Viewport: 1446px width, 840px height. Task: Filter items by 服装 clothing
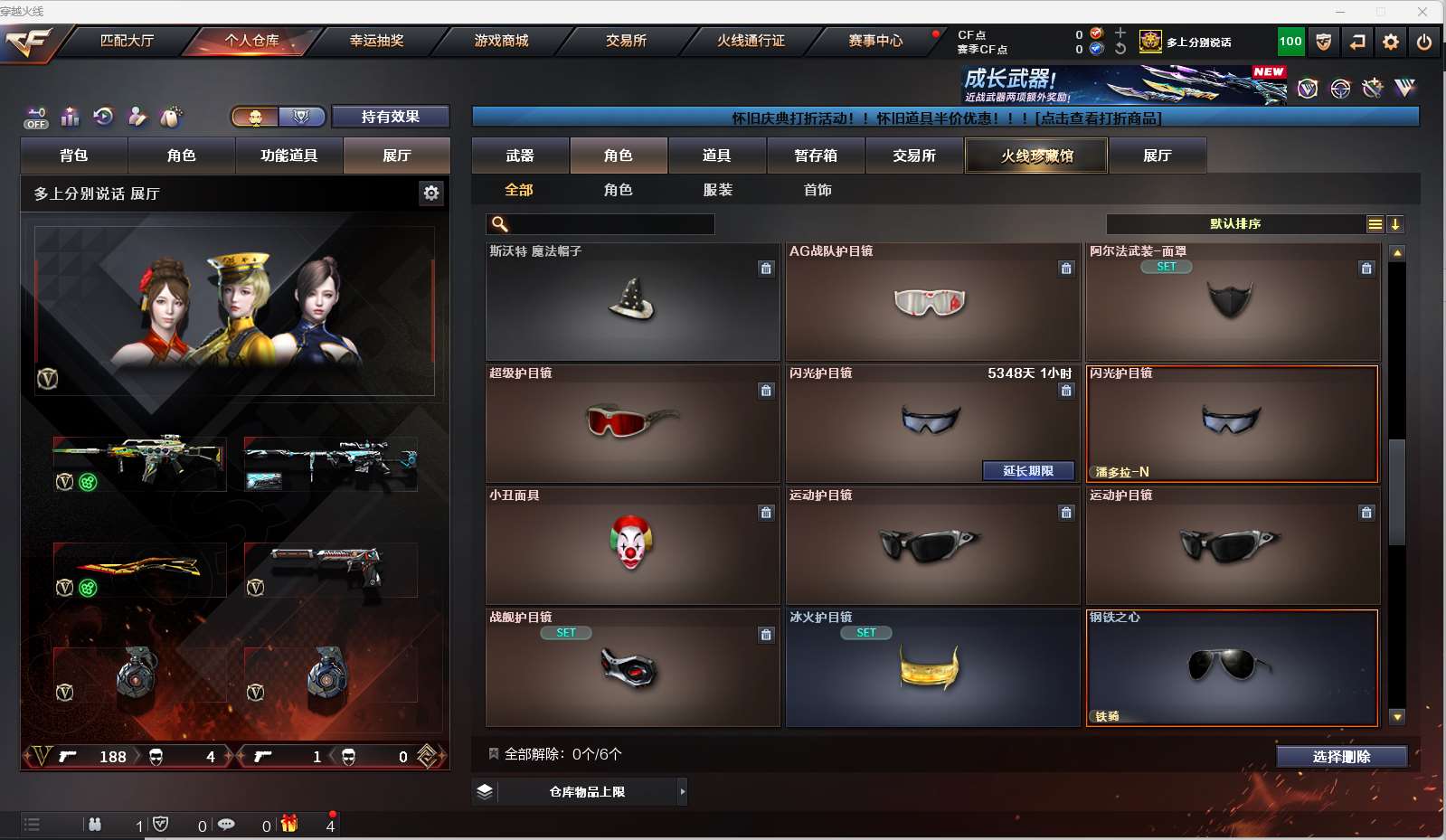tap(717, 190)
